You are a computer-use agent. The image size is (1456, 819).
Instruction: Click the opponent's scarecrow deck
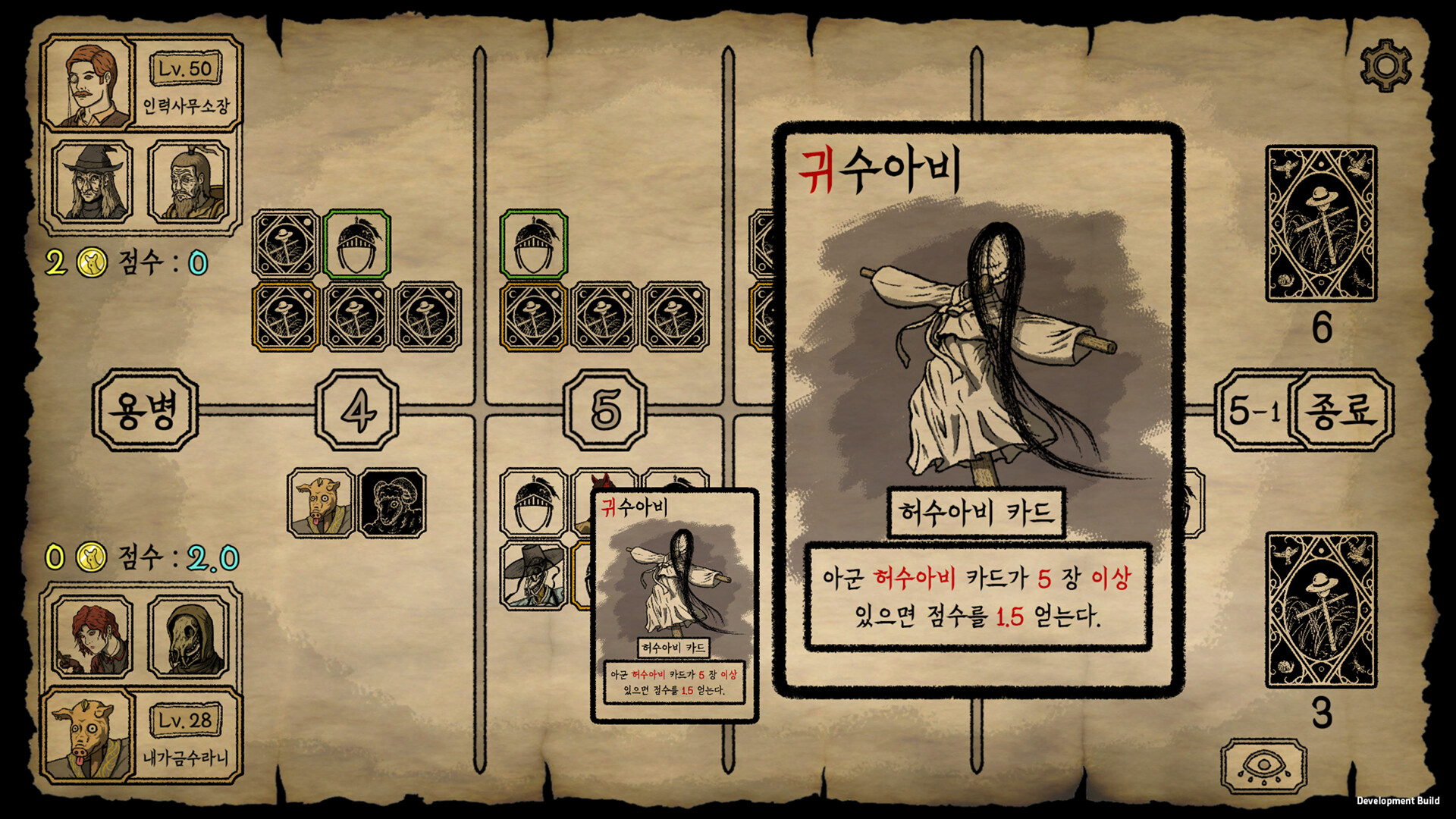1321,224
